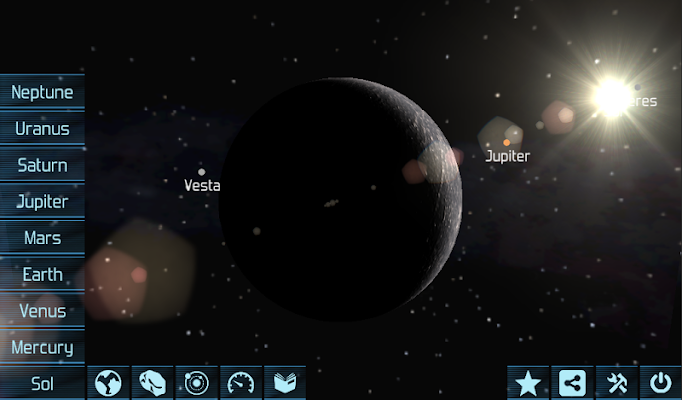The height and width of the screenshot is (400, 682).
Task: Choose Uranus in the side list
Action: pos(42,129)
